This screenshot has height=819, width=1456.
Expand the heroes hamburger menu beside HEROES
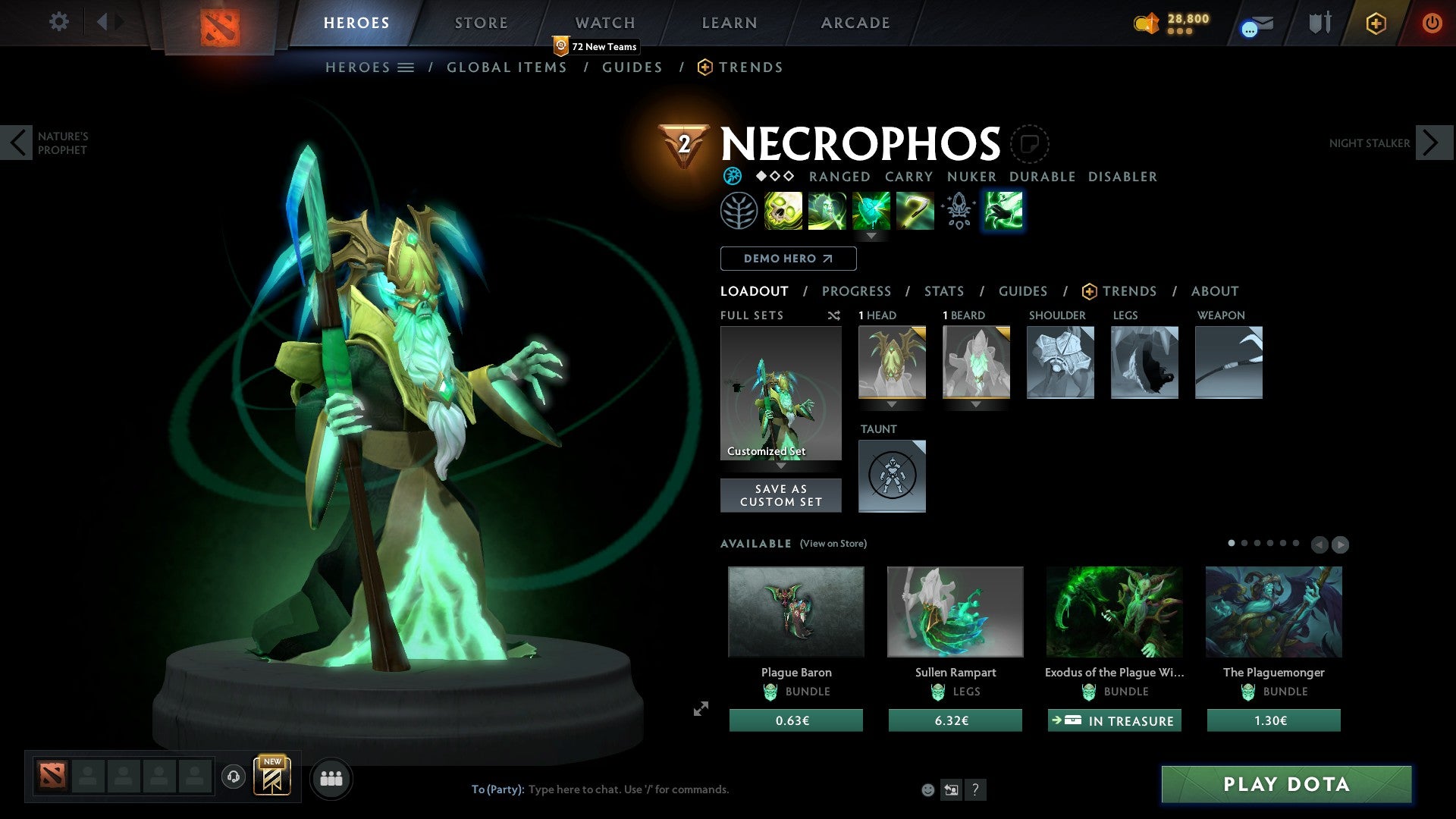[406, 67]
